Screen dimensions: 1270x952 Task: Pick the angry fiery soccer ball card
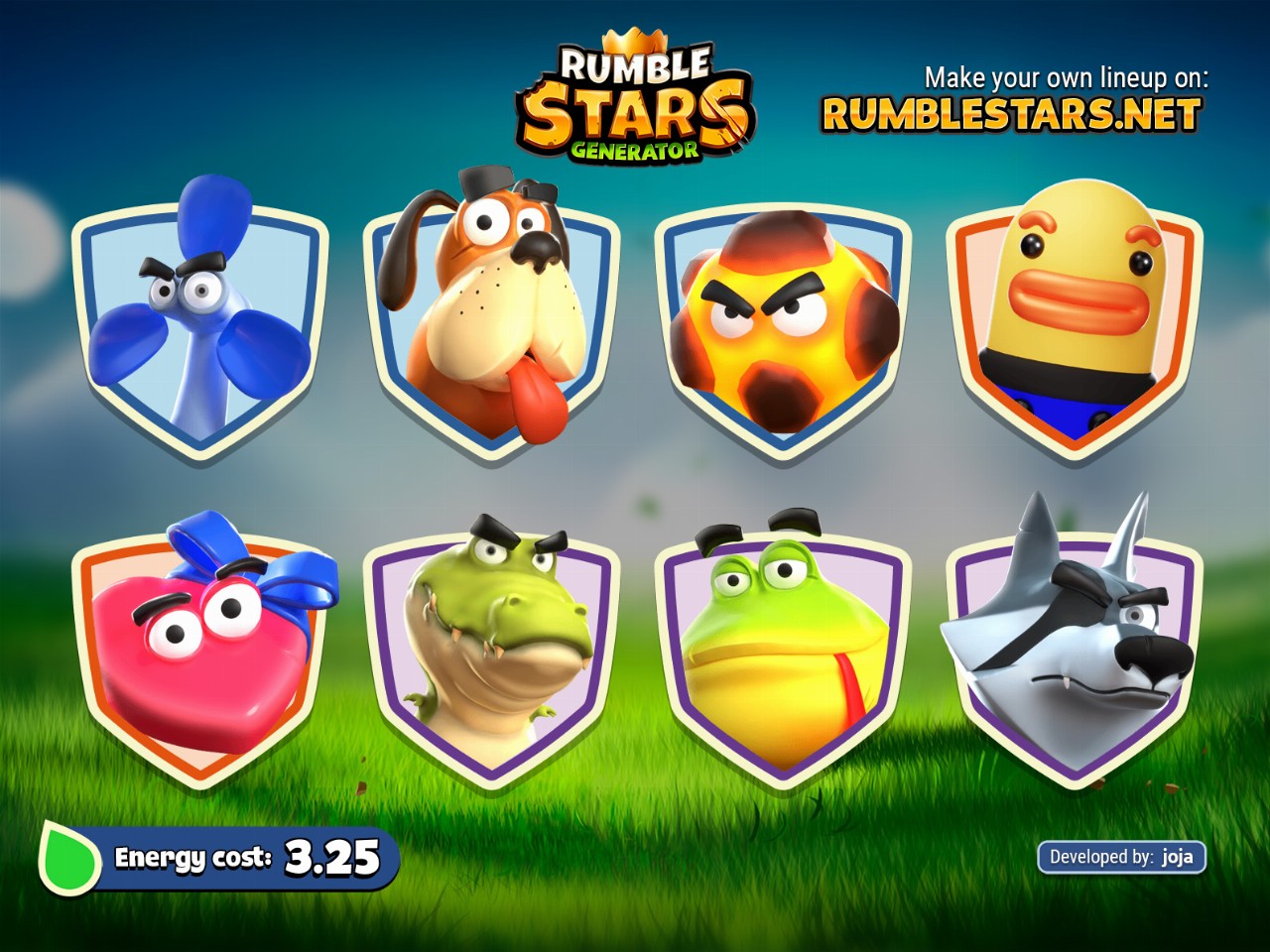(783, 322)
